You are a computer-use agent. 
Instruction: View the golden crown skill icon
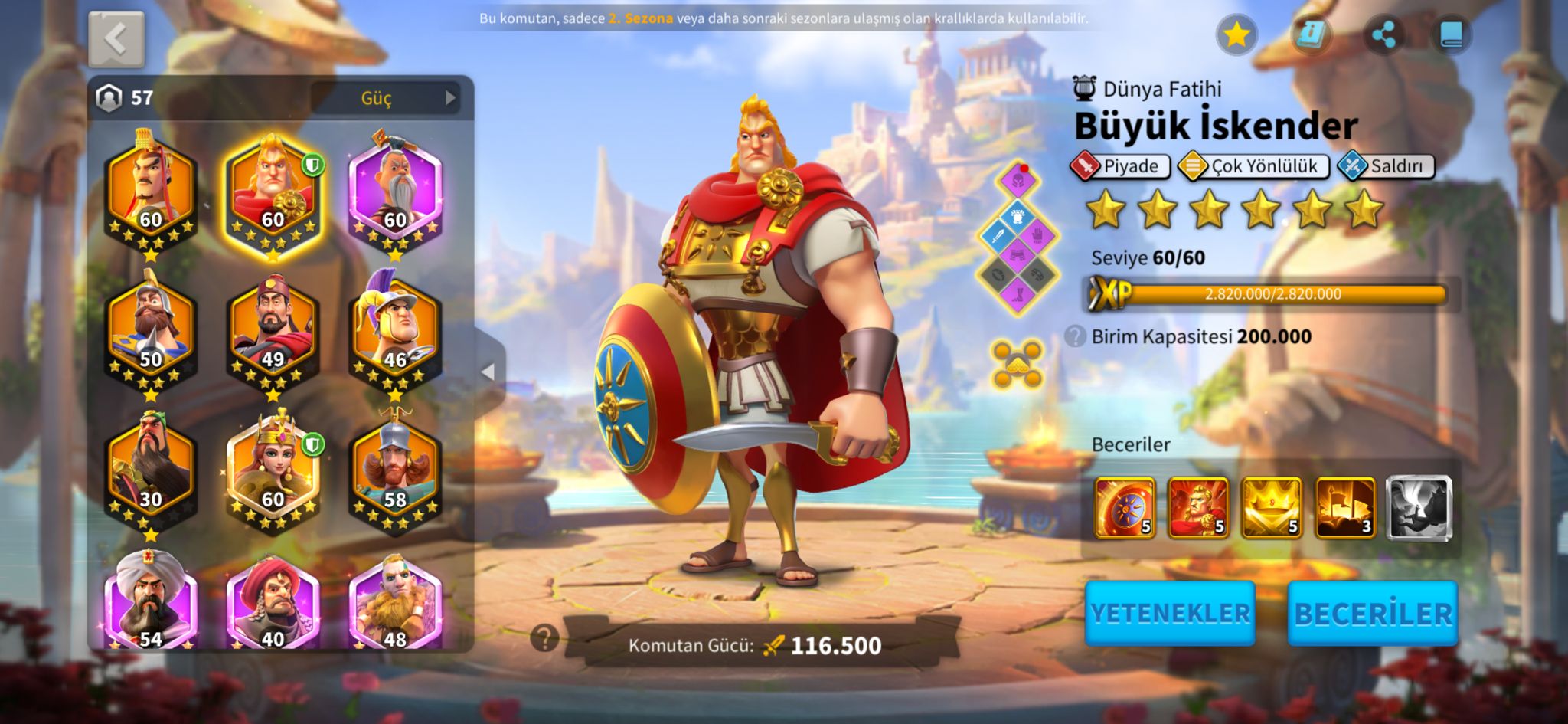(1271, 506)
